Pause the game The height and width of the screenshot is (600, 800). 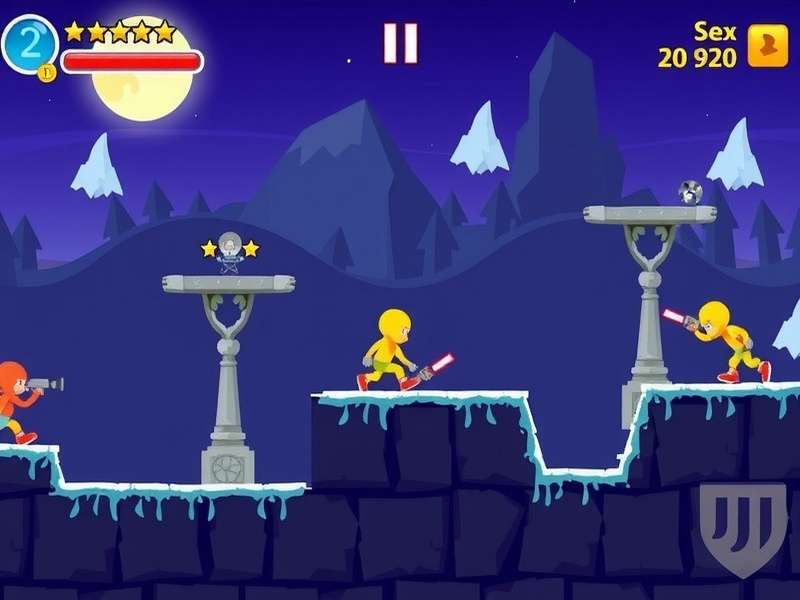(x=400, y=43)
